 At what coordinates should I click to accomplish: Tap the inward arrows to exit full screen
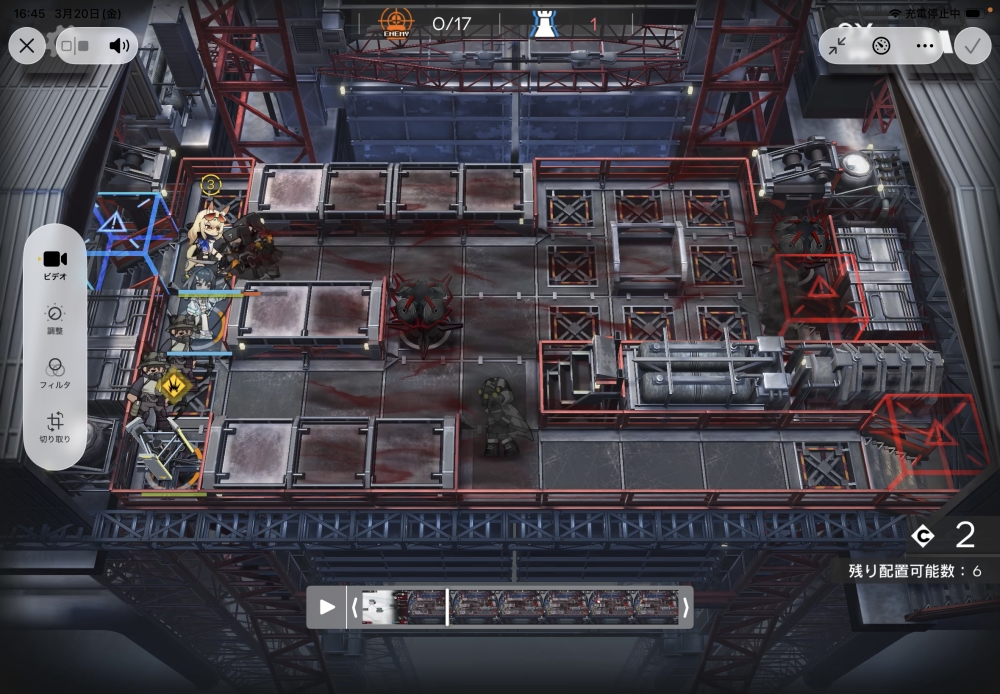pos(838,45)
